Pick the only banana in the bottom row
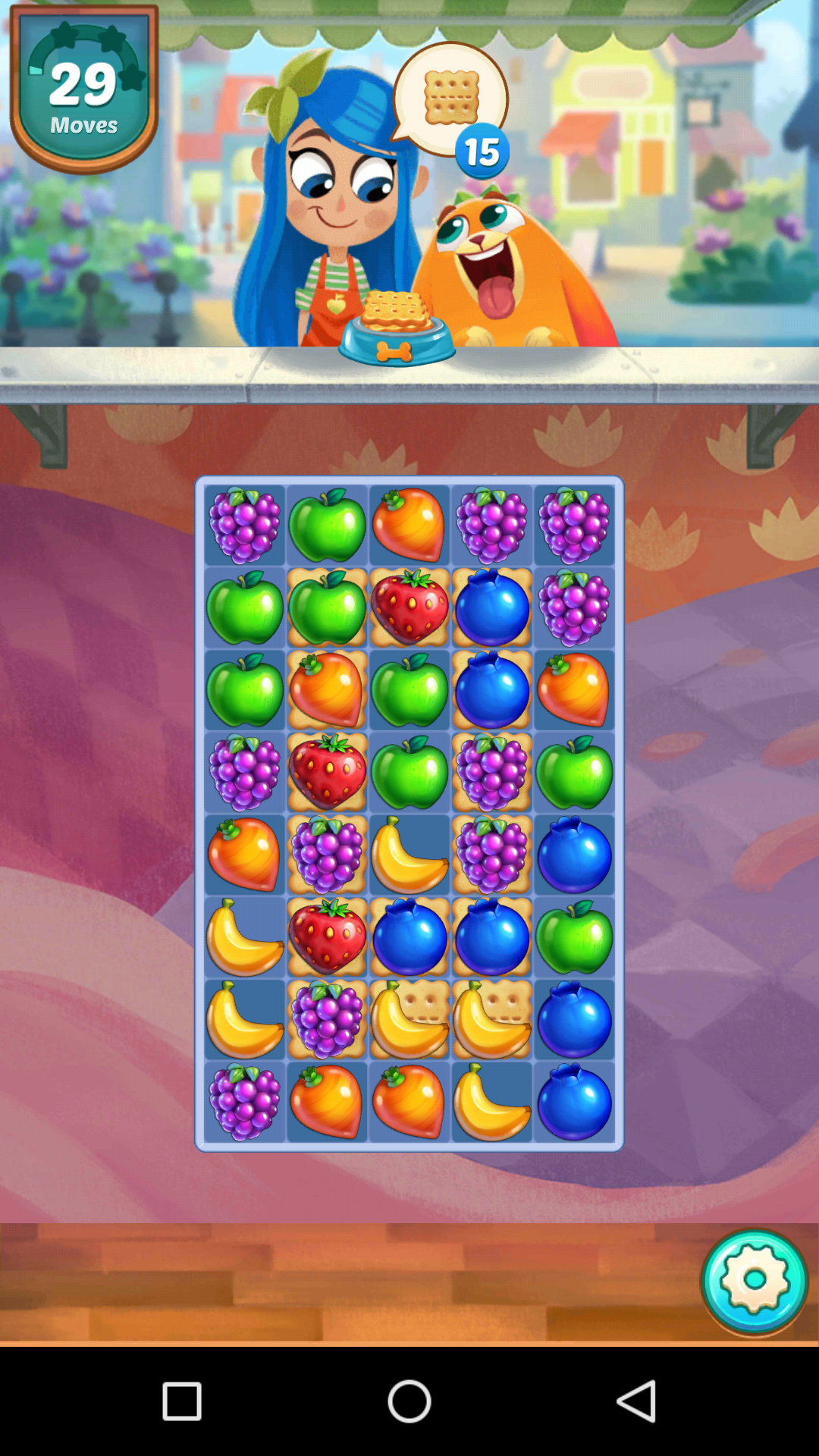The image size is (819, 1456). pyautogui.click(x=491, y=1102)
